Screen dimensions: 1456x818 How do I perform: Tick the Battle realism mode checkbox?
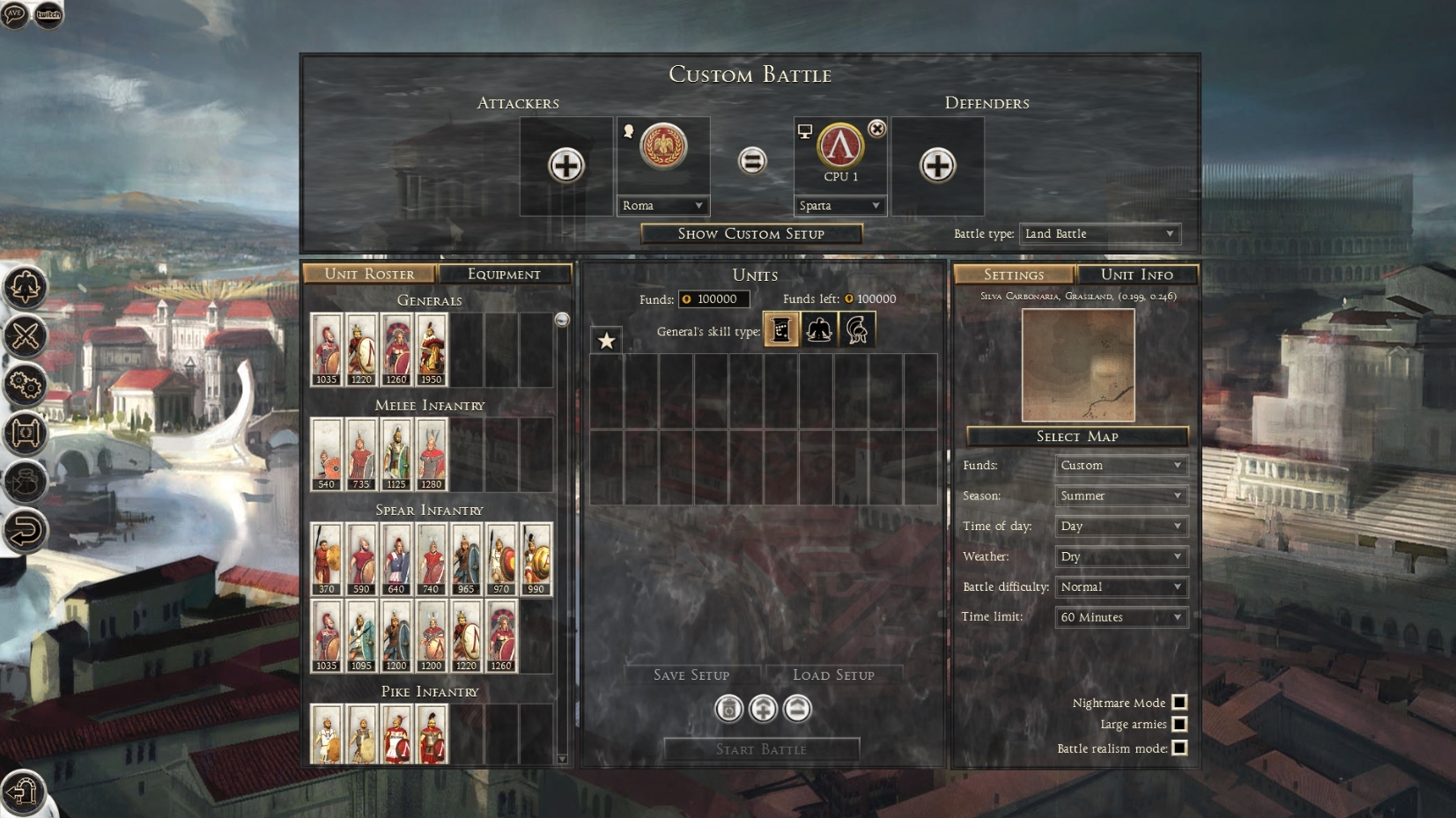1179,748
